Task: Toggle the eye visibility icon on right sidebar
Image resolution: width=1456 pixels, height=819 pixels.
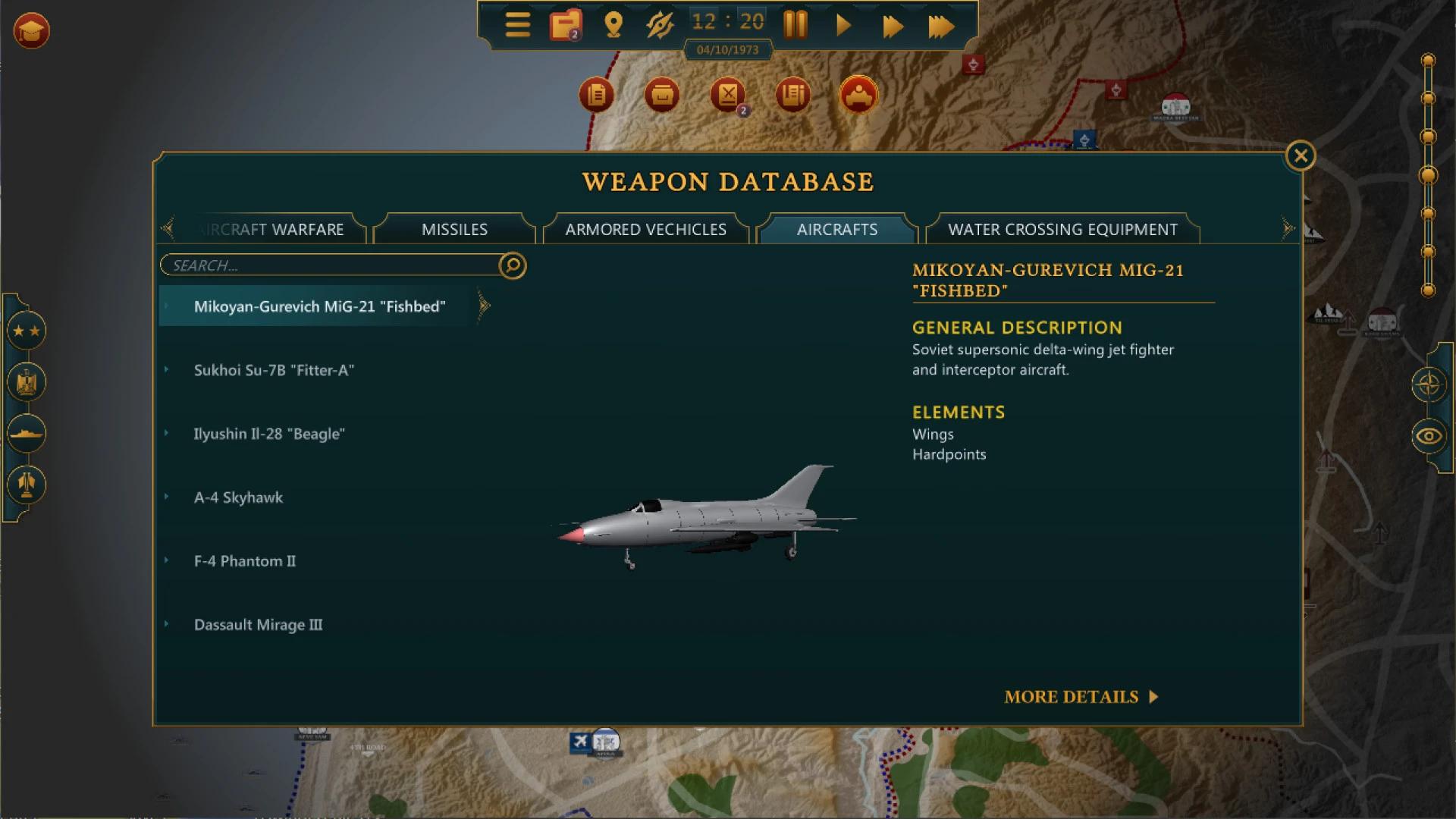Action: point(1430,435)
